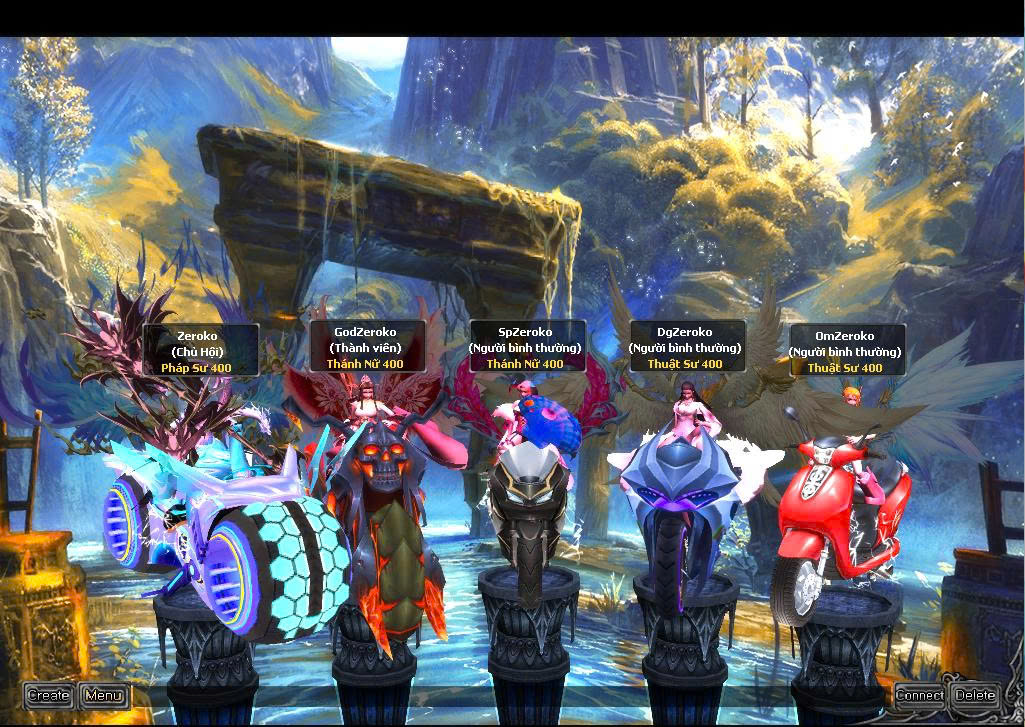Connect with the selected character
This screenshot has height=727, width=1025.
[919, 695]
